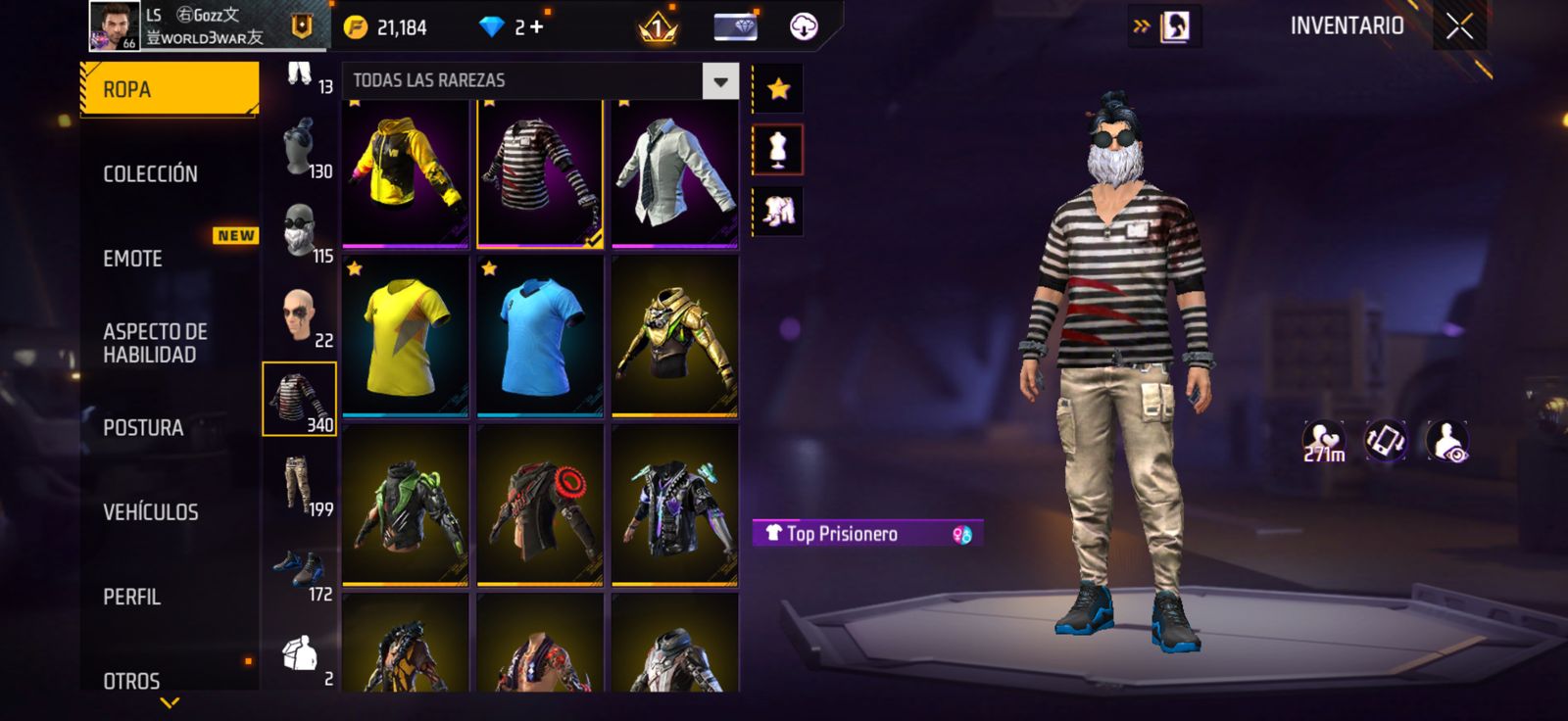Expand the Todas las Rarezas dropdown
This screenshot has height=721, width=1568.
click(720, 81)
